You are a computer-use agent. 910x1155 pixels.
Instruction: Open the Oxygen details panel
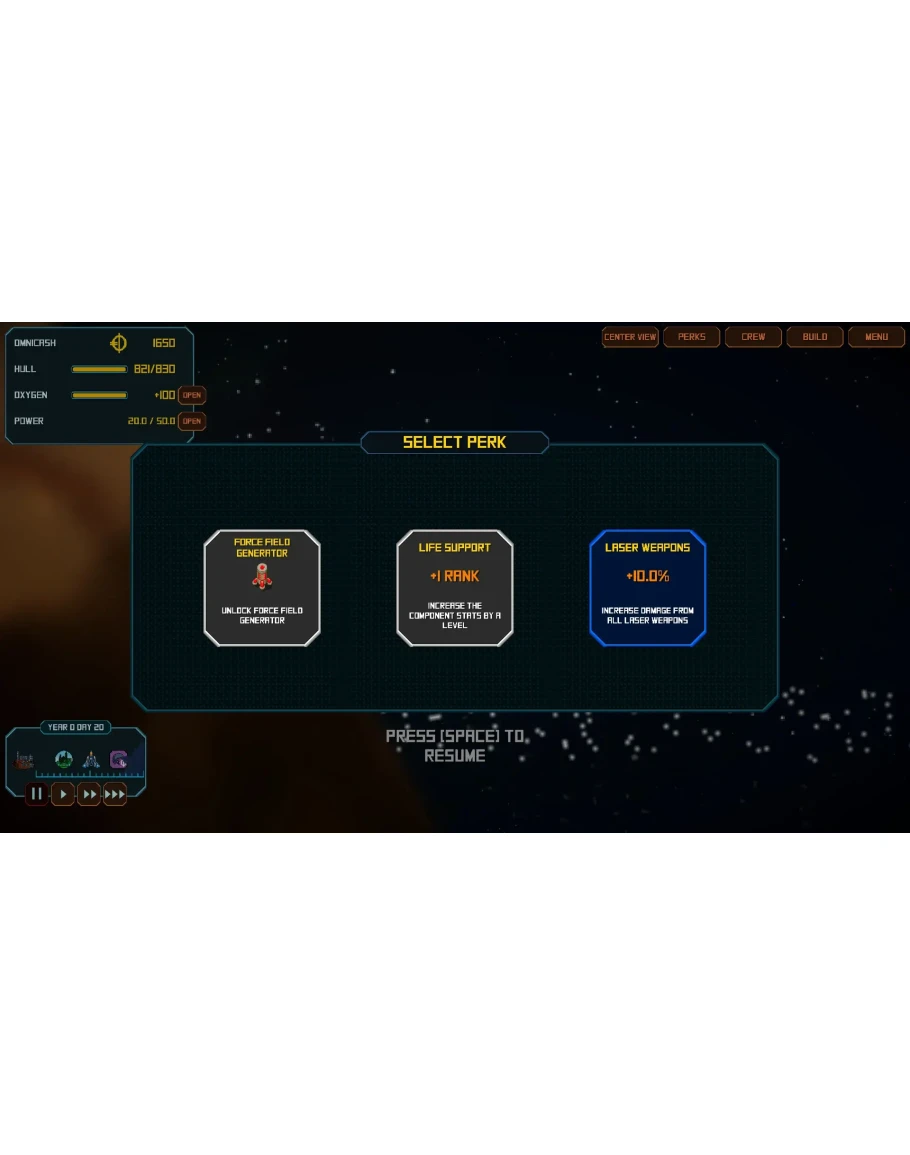pyautogui.click(x=192, y=395)
